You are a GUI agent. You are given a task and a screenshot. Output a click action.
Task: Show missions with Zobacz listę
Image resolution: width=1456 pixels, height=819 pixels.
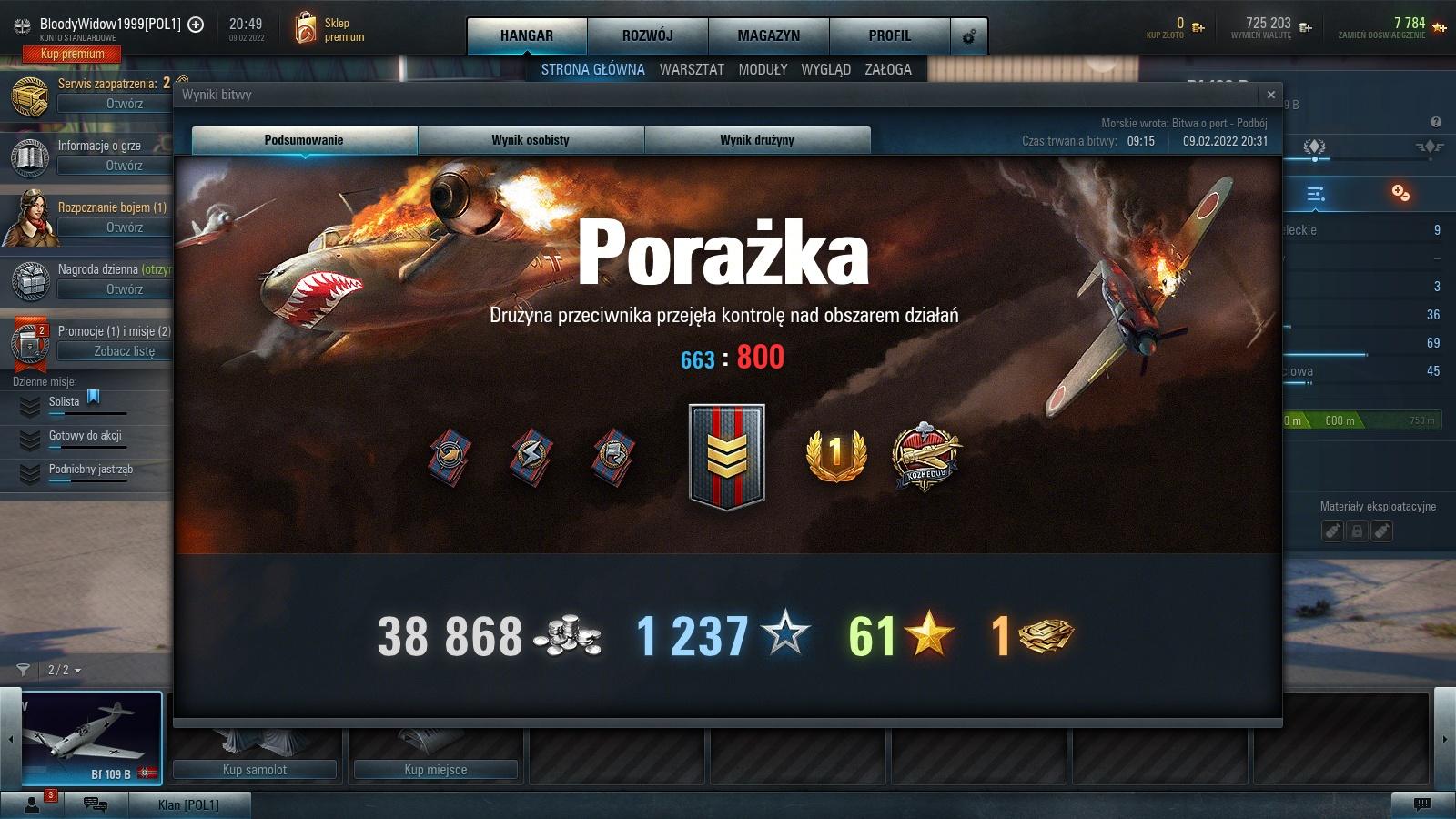click(125, 351)
